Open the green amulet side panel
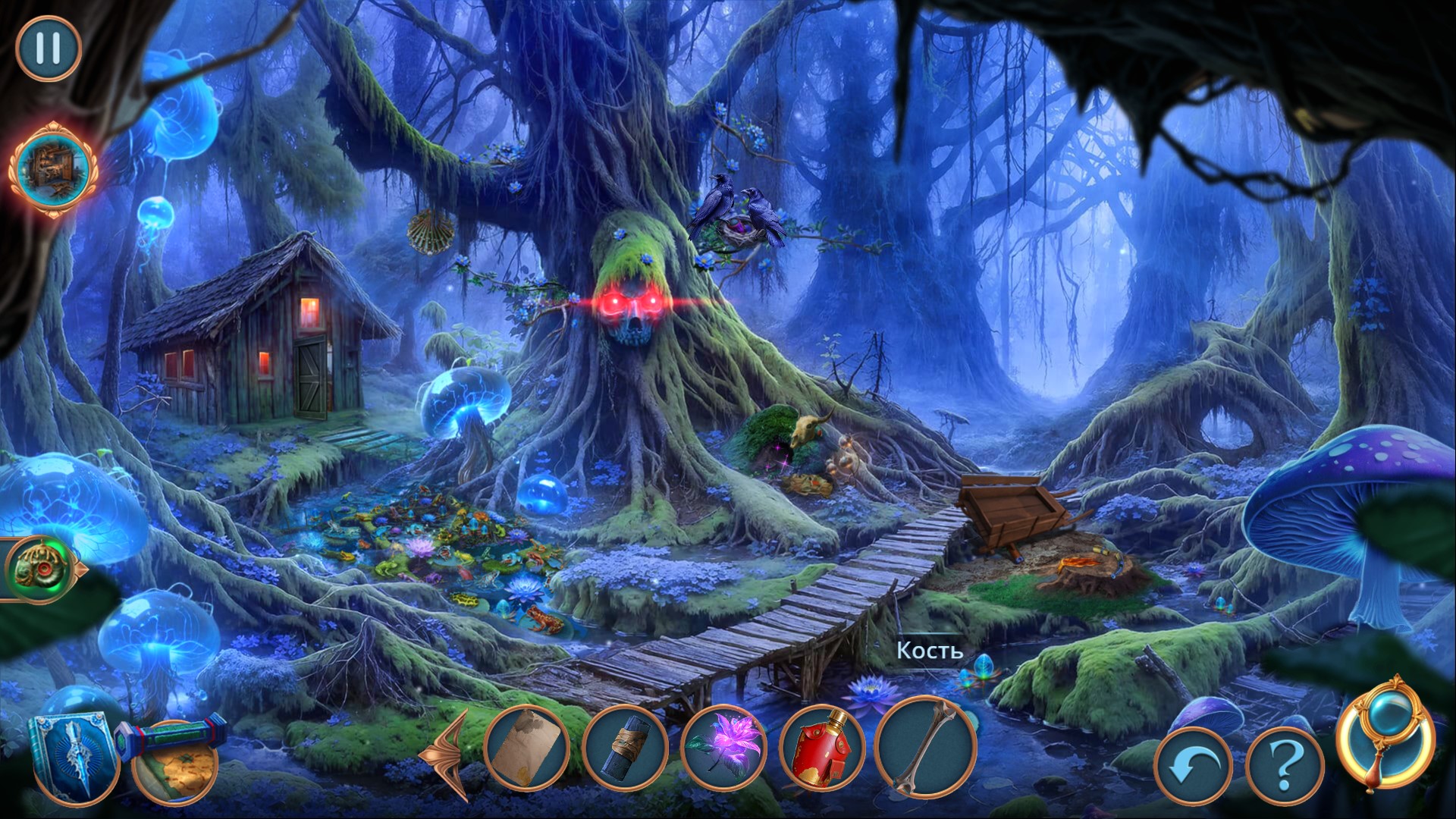The height and width of the screenshot is (819, 1456). (39, 568)
